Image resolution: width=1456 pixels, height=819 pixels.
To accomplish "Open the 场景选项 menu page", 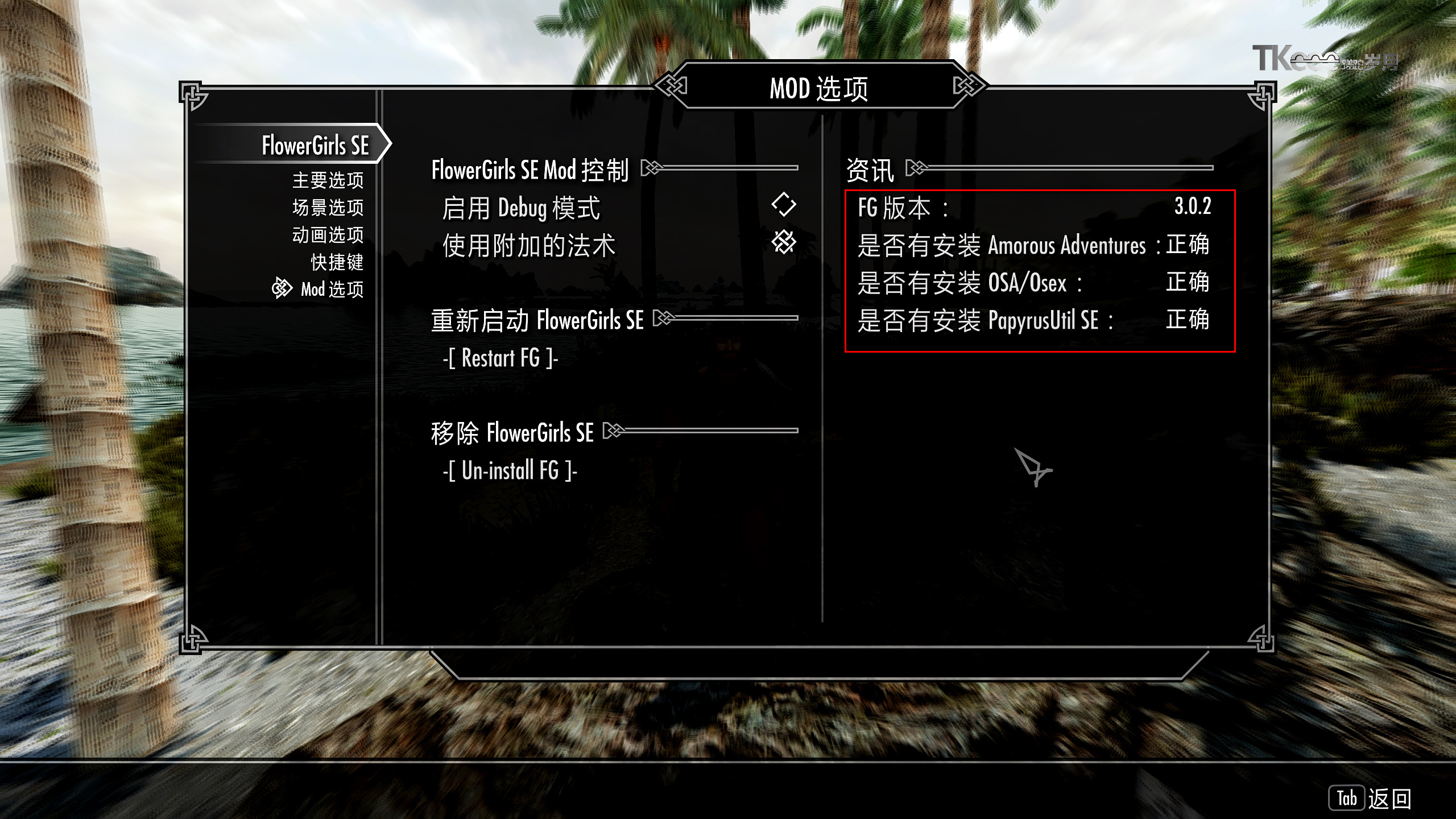I will coord(329,208).
